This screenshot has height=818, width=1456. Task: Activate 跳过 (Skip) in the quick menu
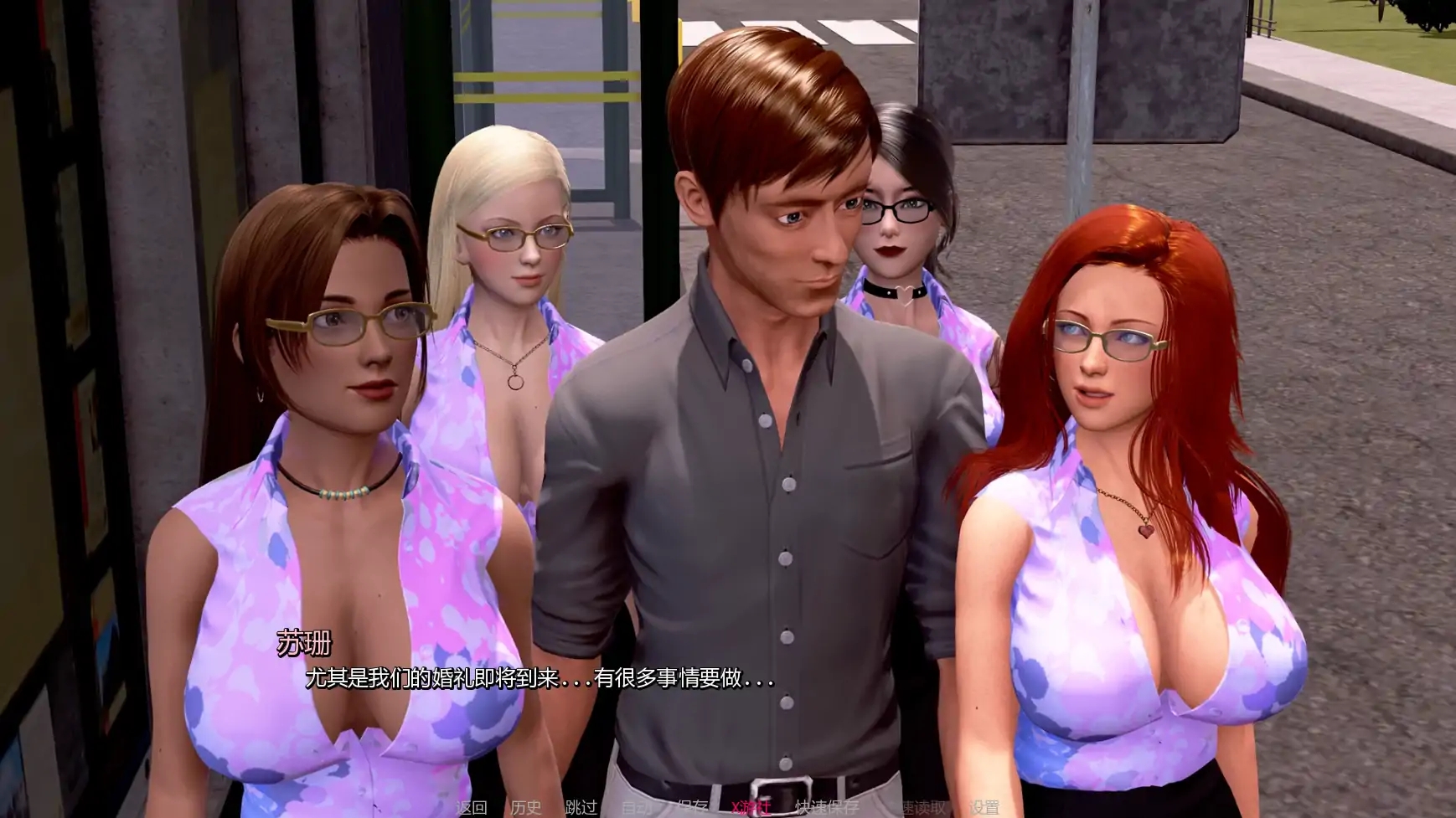(581, 807)
